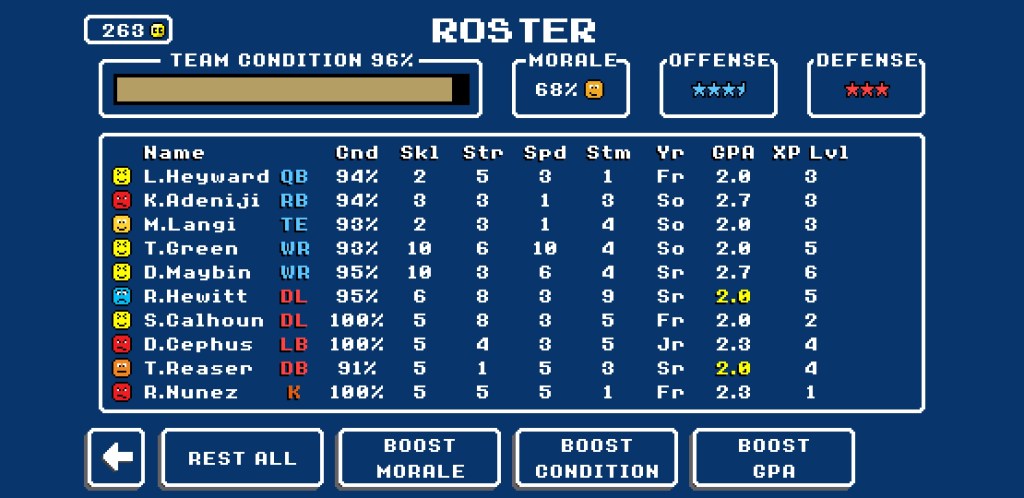Open running back K.Adeniji's row
Viewport: 1024px width, 498px height.
click(201, 201)
